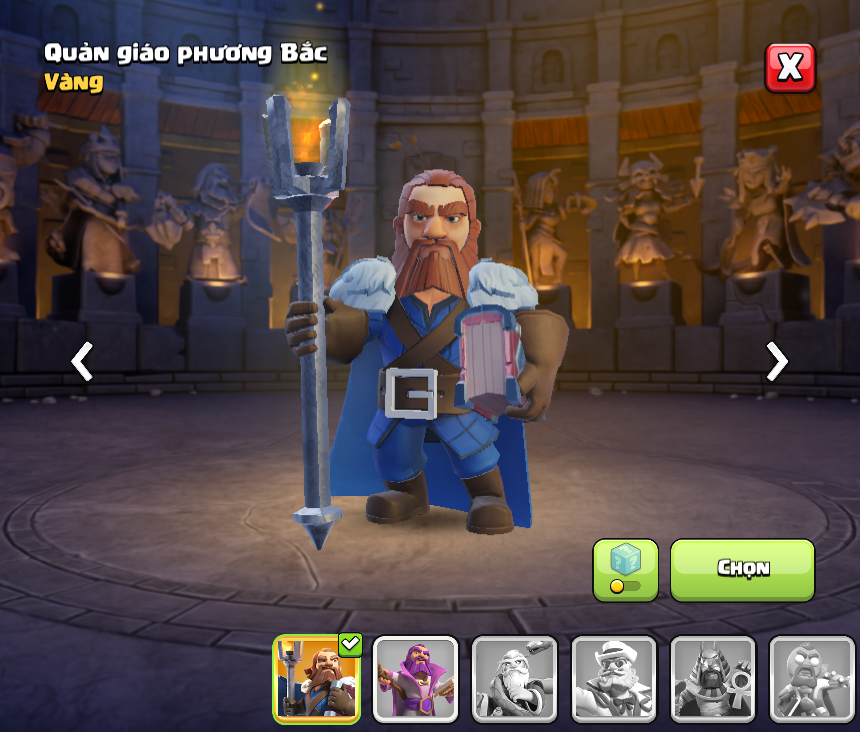Select the checked blue-caped Warden skin thumbnail
Viewport: 860px width, 732px height.
click(x=317, y=679)
